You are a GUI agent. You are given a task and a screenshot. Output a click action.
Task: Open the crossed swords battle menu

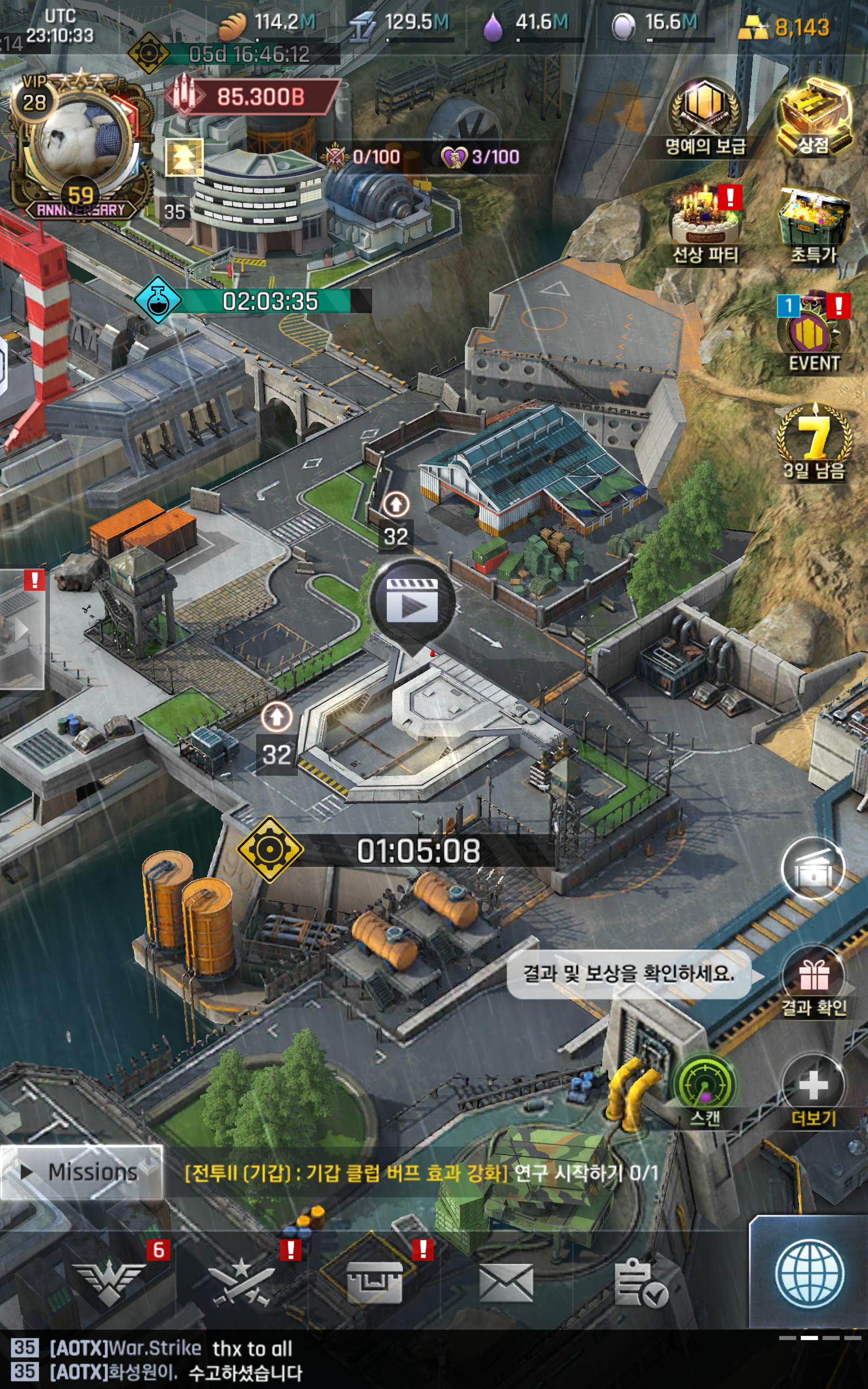coord(241,1281)
